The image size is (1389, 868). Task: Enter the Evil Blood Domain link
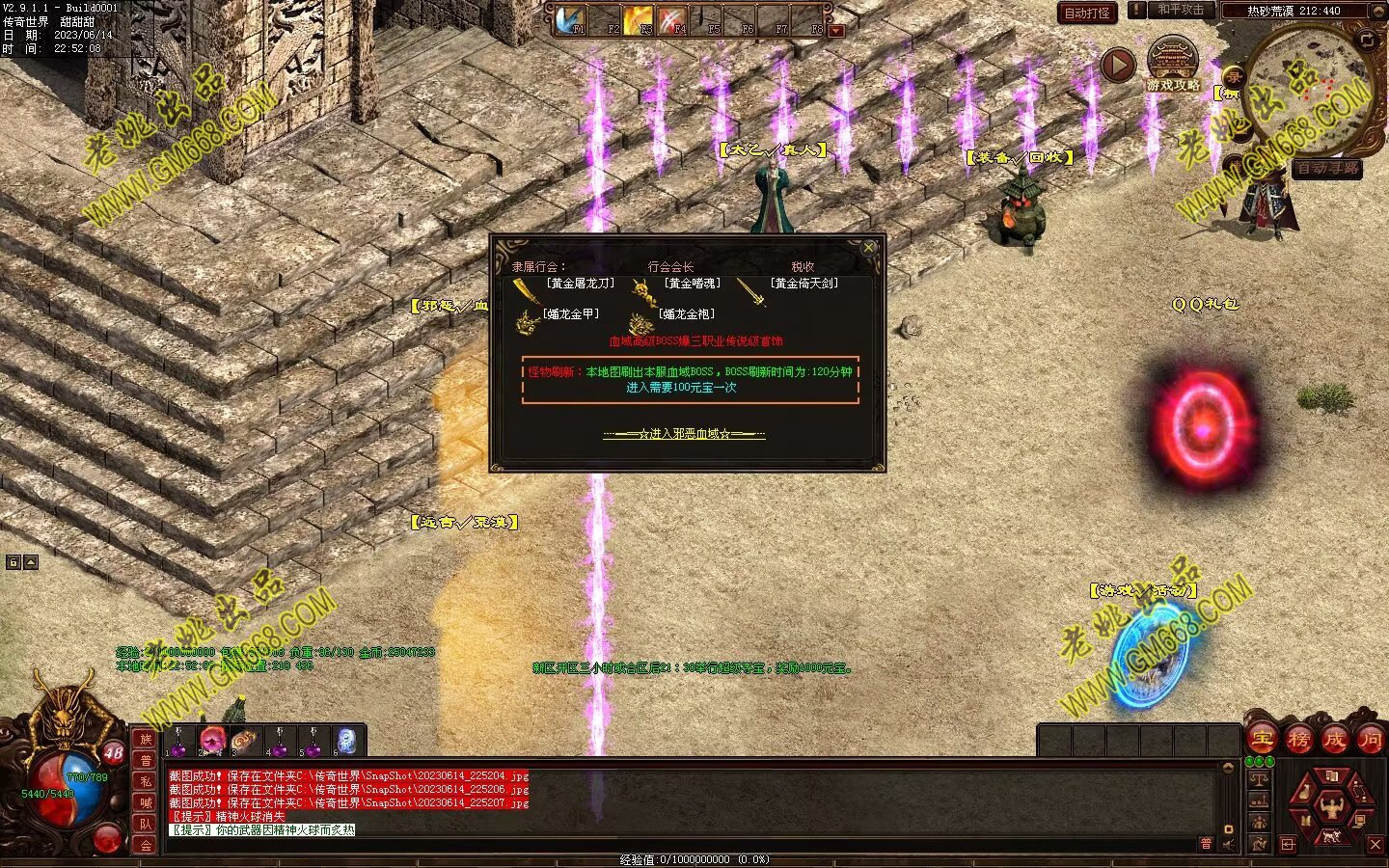click(x=684, y=434)
